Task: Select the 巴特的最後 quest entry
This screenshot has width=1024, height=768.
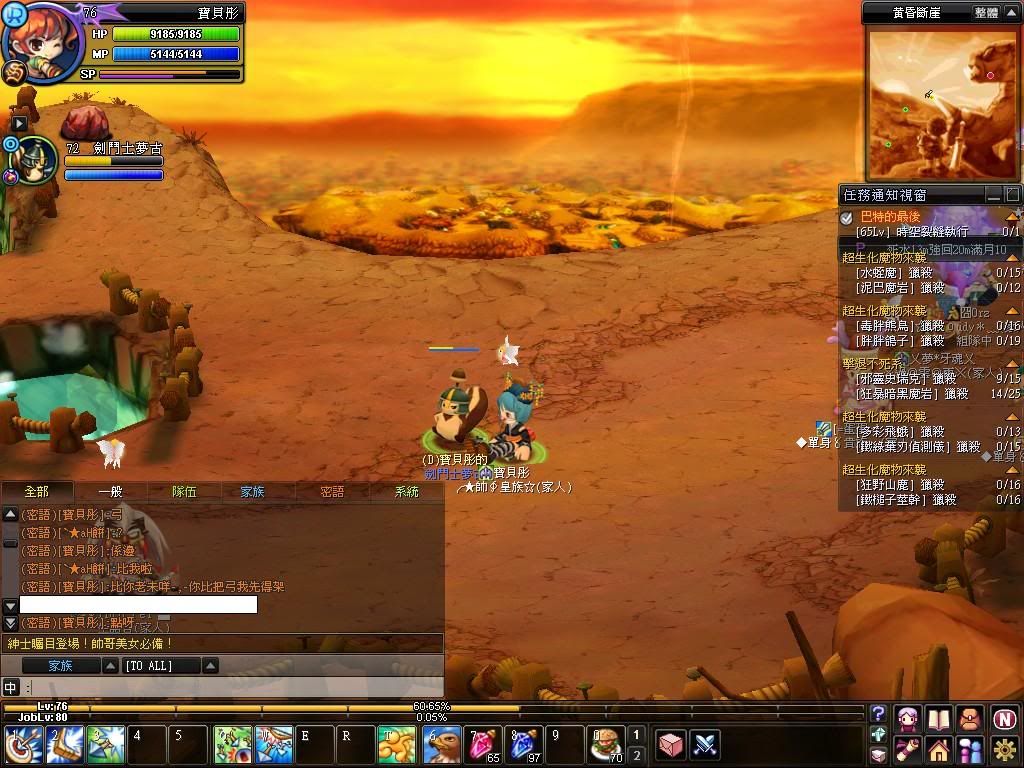Action: 890,217
